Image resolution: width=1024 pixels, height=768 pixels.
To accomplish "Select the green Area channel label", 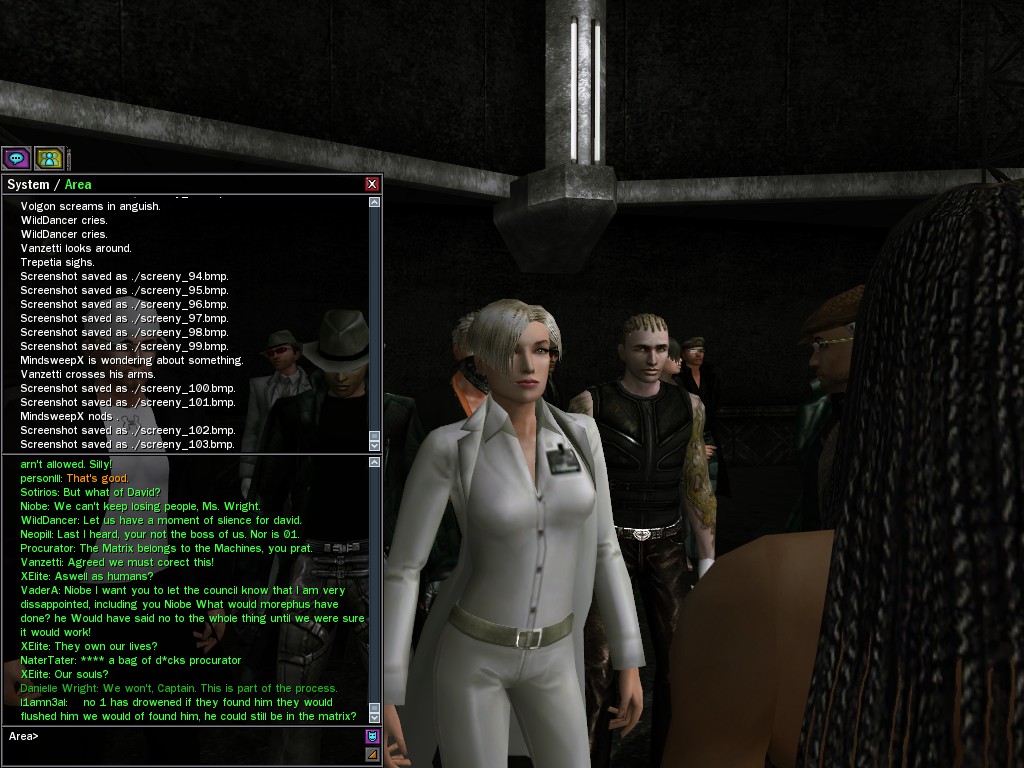I will pos(78,184).
